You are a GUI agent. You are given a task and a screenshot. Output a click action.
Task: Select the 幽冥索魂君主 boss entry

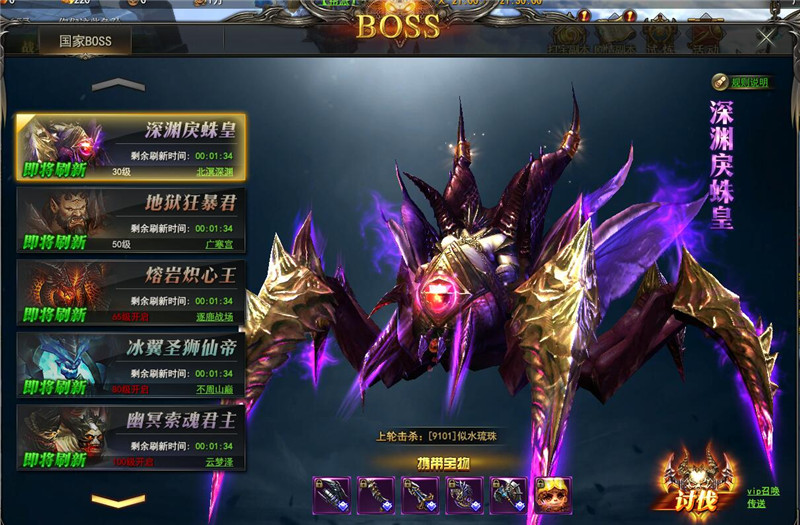(130, 436)
